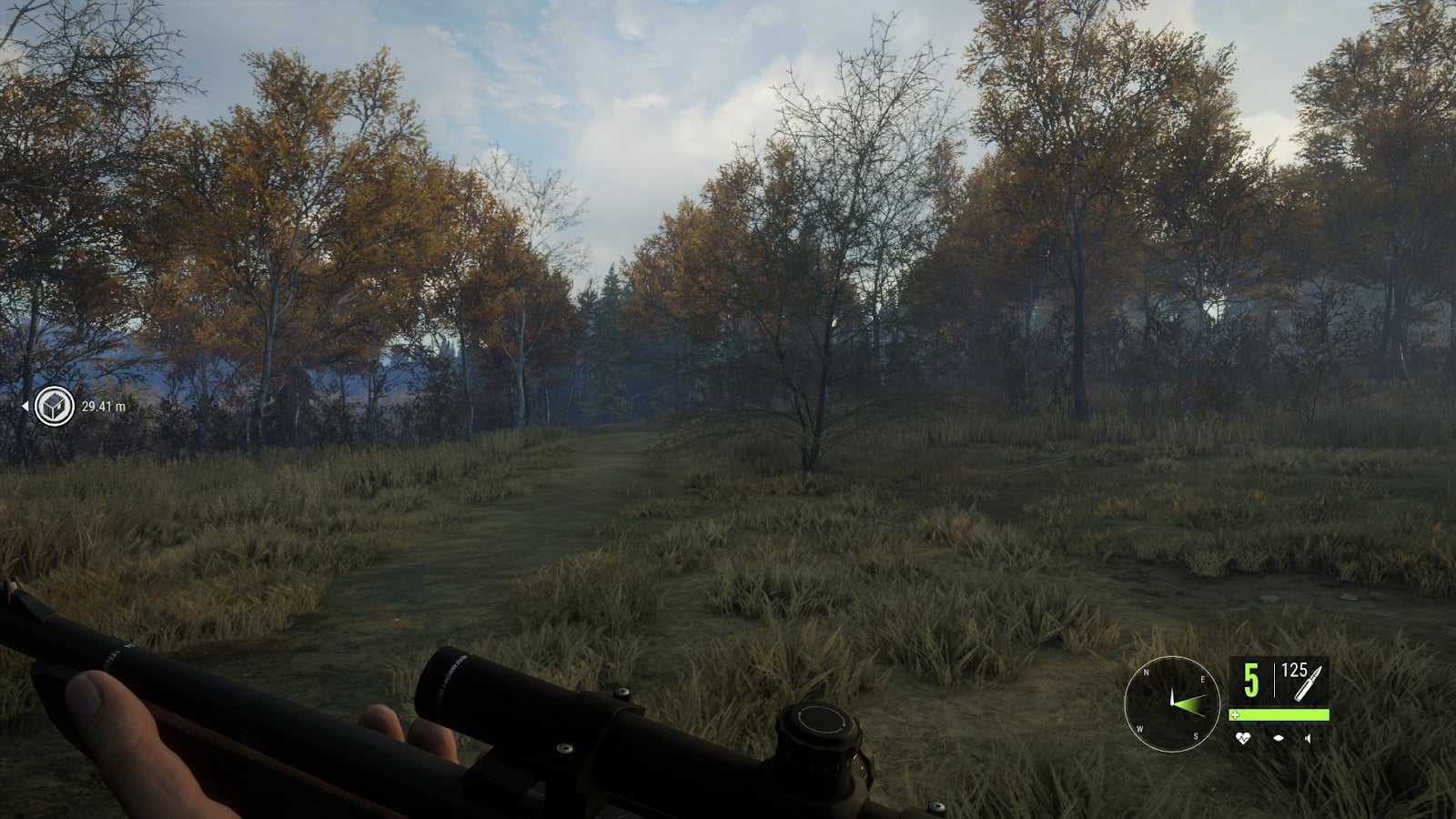The height and width of the screenshot is (819, 1456).
Task: Click the N marker on the compass
Action: pyautogui.click(x=1146, y=672)
